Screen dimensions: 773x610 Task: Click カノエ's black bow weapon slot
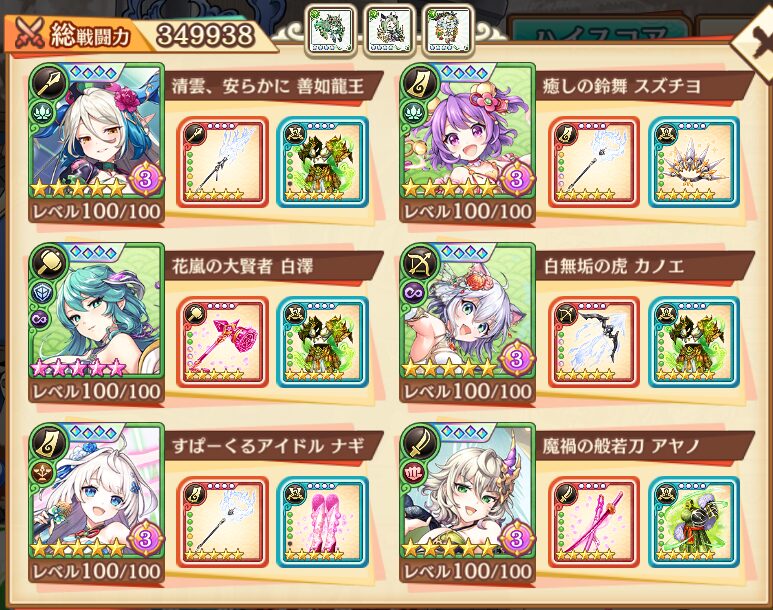click(x=593, y=341)
